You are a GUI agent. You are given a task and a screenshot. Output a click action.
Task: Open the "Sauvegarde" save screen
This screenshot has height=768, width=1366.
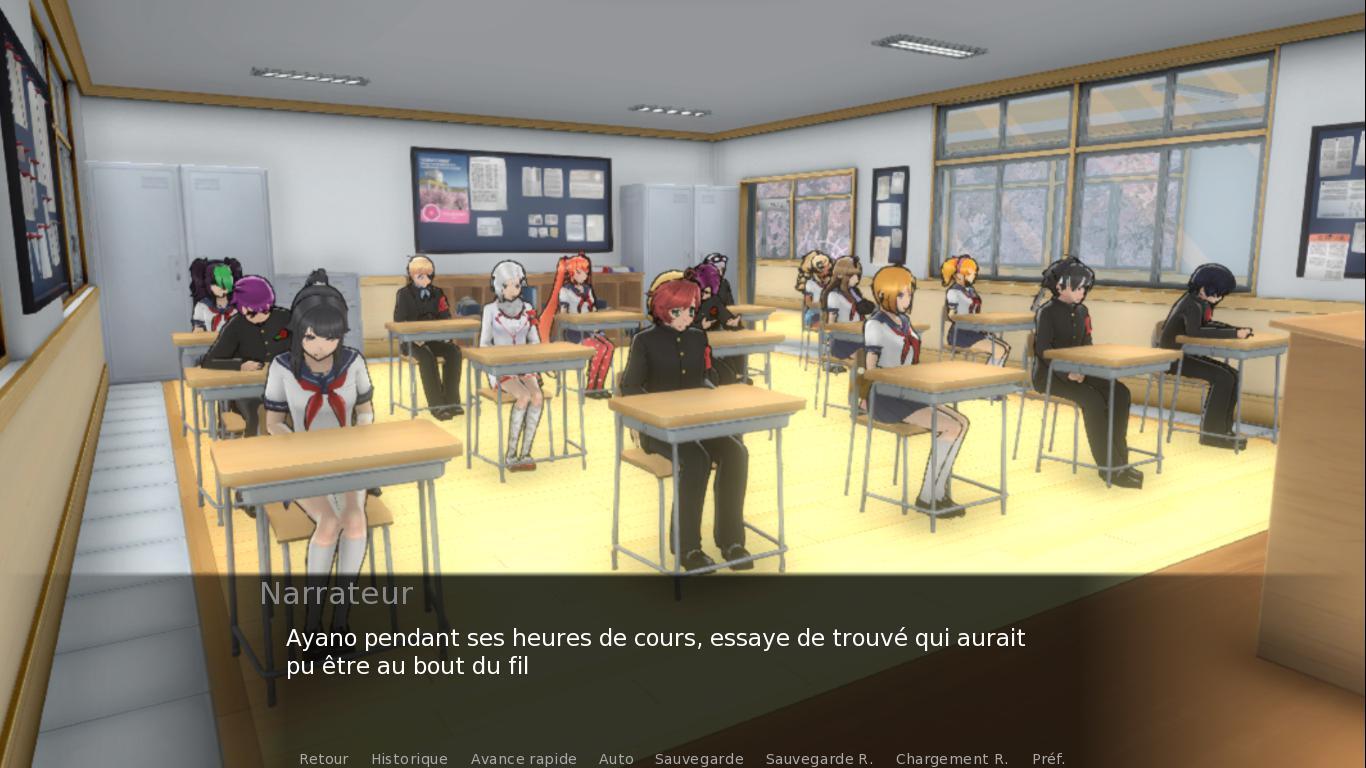[698, 759]
